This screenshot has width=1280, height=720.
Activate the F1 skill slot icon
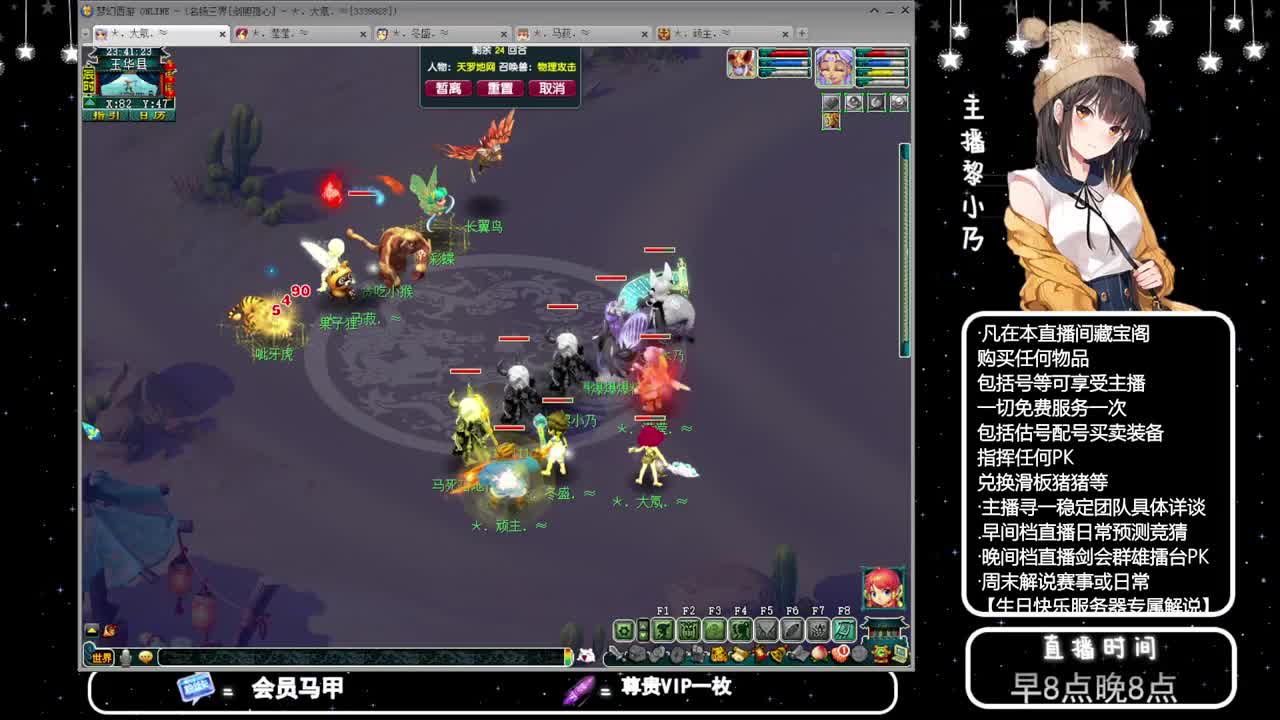coord(664,629)
